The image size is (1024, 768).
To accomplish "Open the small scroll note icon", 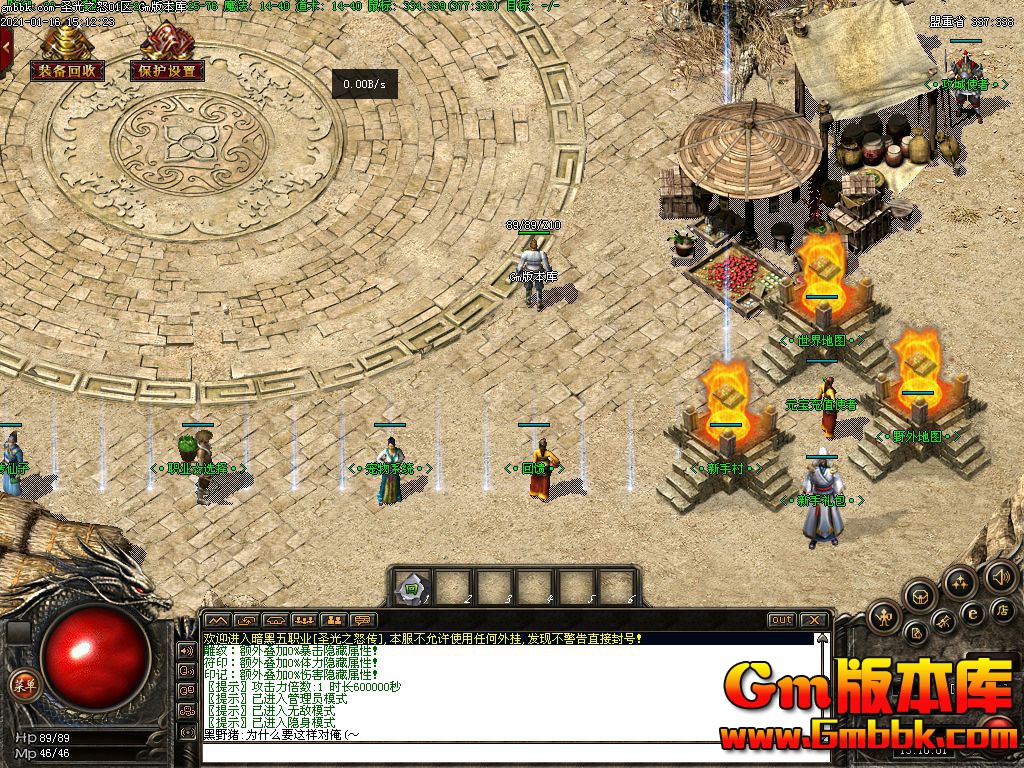I will pos(915,632).
